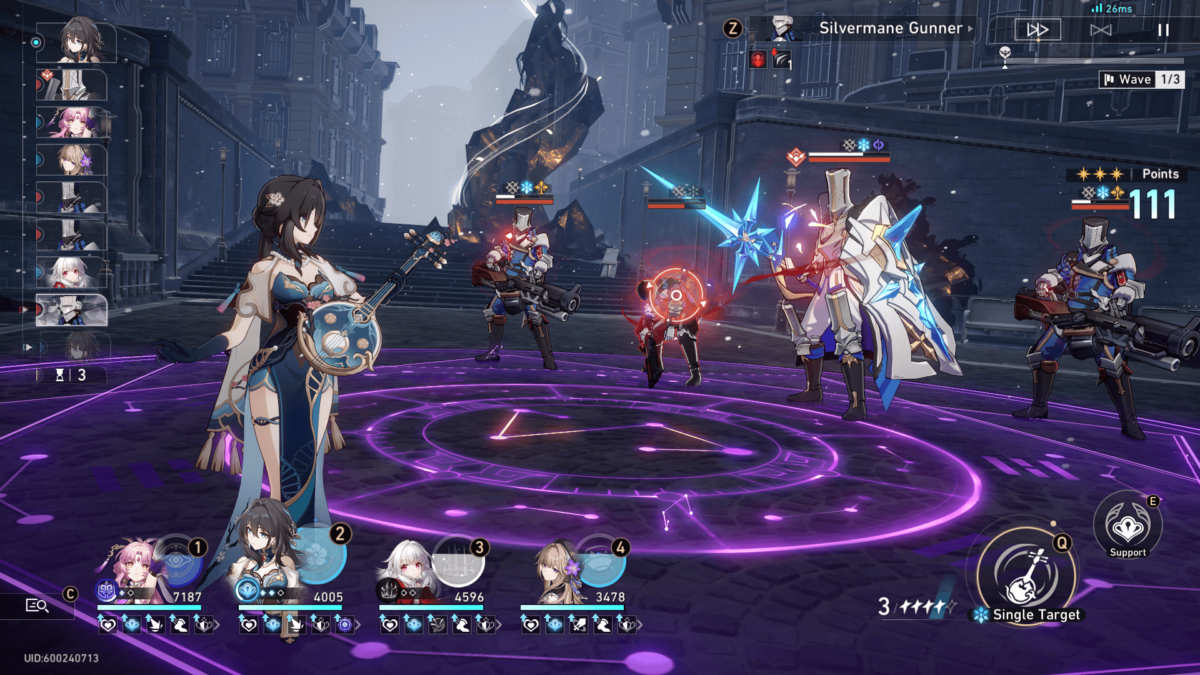Select the Support skill
This screenshot has width=1200, height=675.
tap(1127, 522)
